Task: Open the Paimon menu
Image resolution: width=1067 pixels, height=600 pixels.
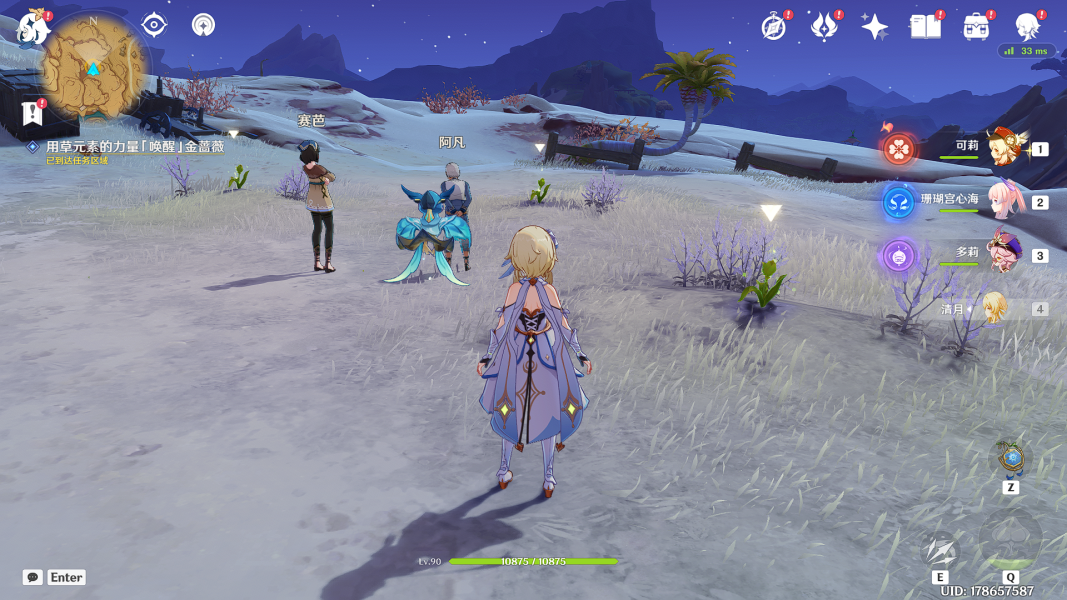Action: [33, 28]
